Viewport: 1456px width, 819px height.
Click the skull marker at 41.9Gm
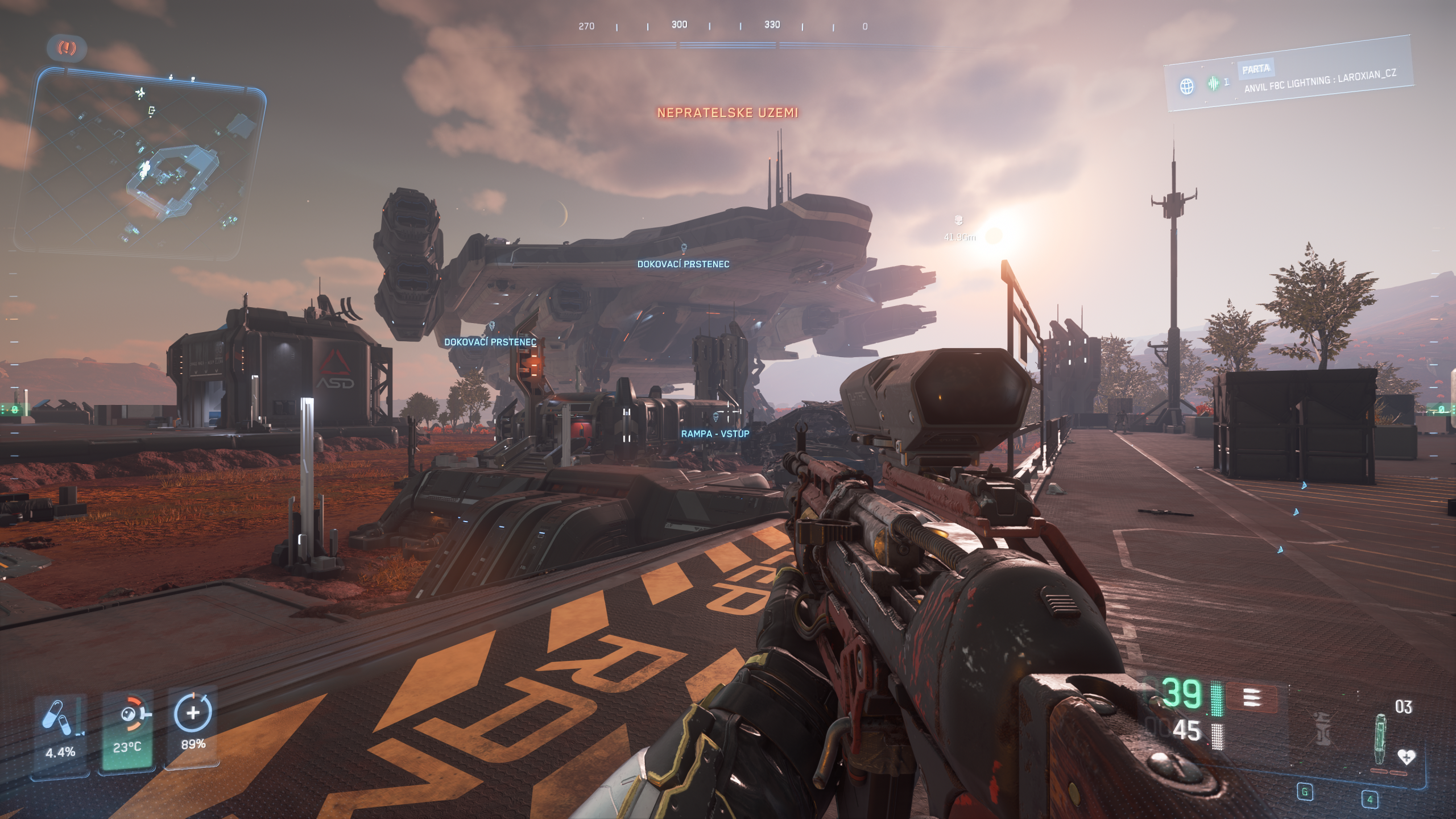pyautogui.click(x=958, y=220)
